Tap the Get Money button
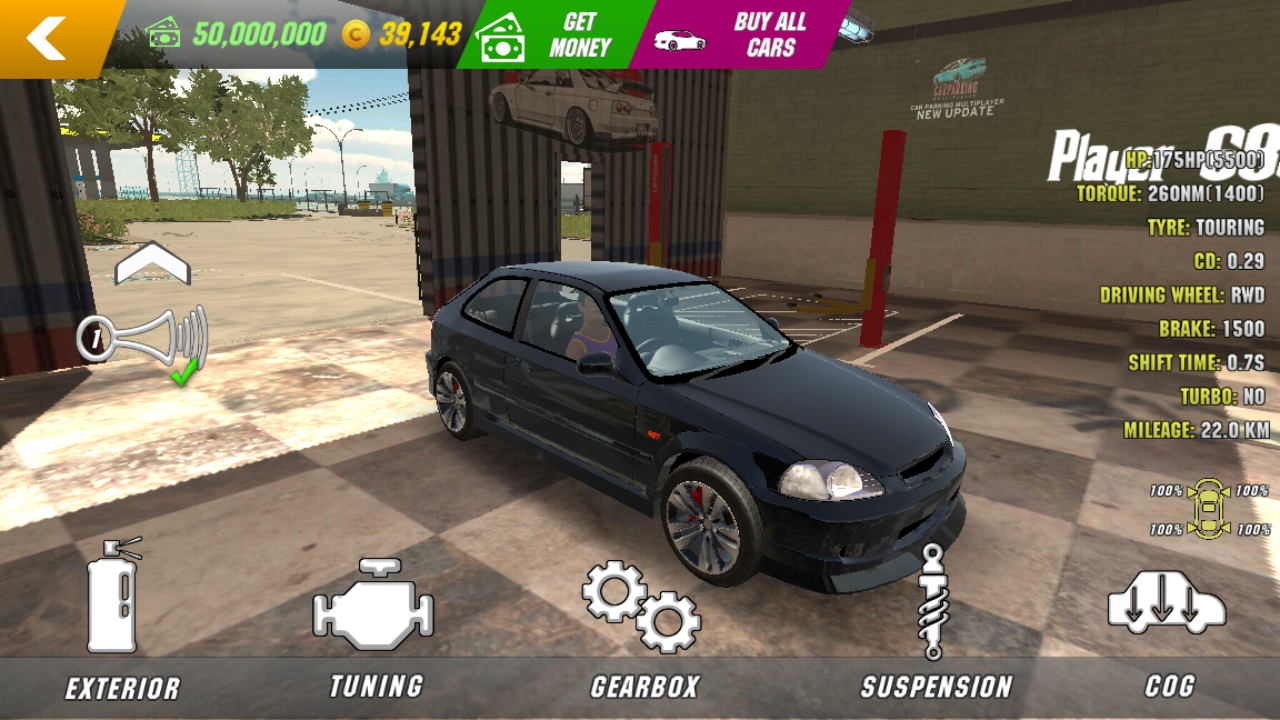Image resolution: width=1280 pixels, height=720 pixels. [x=555, y=36]
